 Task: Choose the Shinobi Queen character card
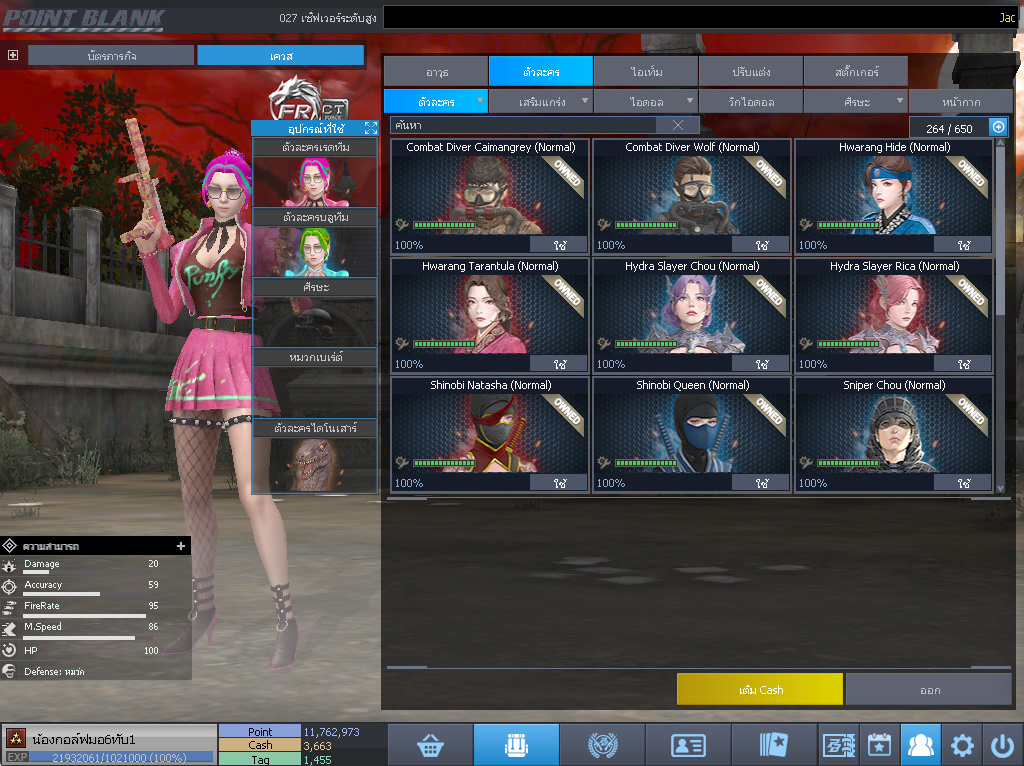[691, 434]
